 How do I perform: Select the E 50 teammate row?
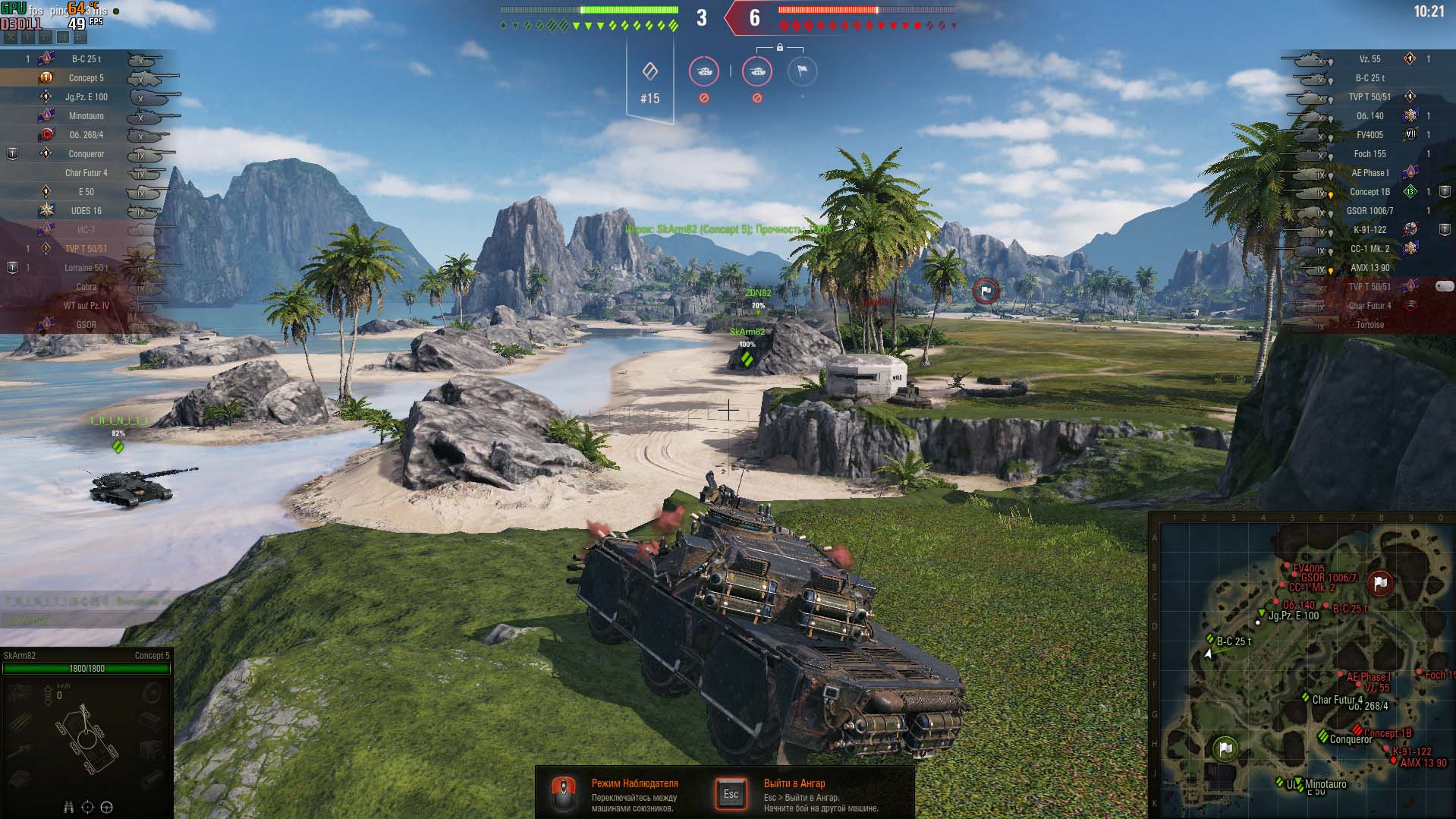click(86, 192)
